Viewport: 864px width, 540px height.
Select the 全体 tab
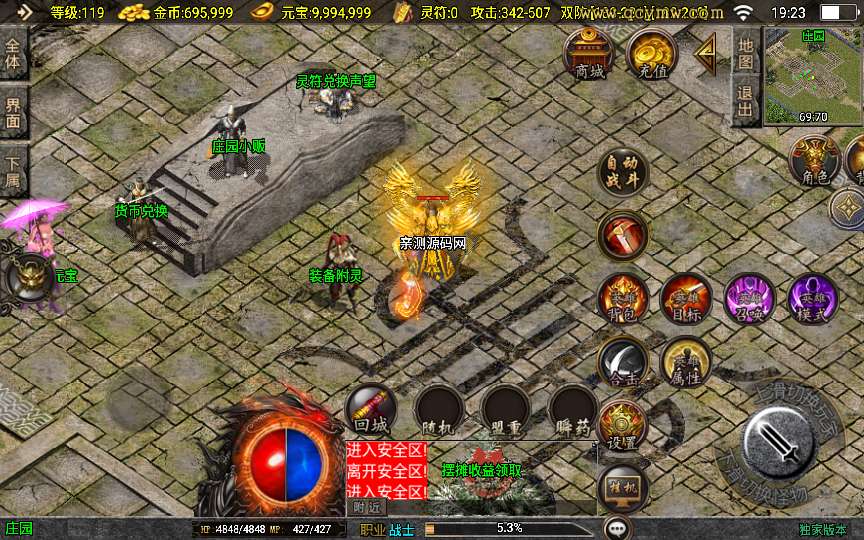[14, 54]
